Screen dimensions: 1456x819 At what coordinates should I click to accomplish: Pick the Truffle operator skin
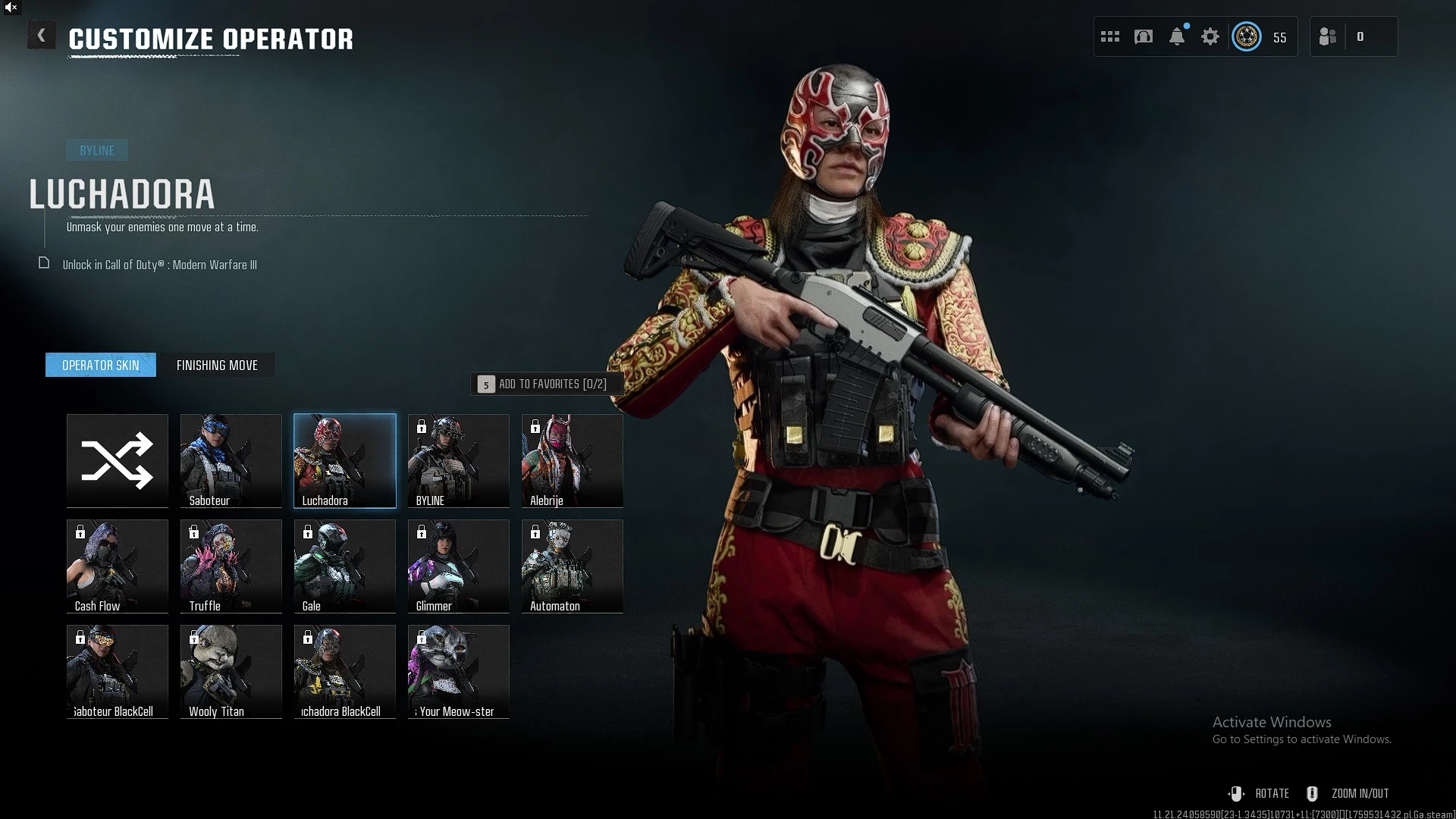[231, 566]
